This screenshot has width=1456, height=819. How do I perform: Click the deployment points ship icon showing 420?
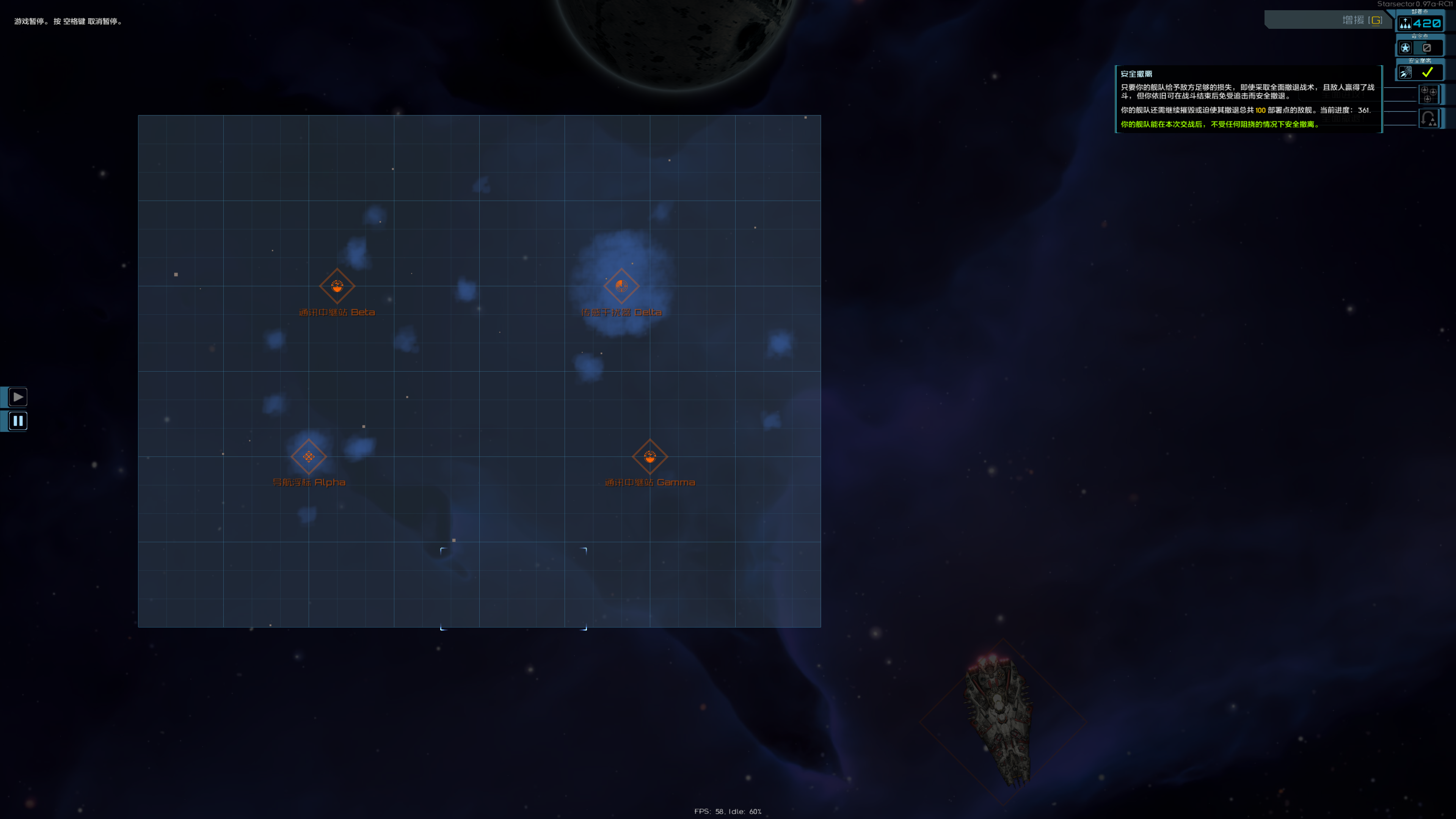(x=1406, y=23)
